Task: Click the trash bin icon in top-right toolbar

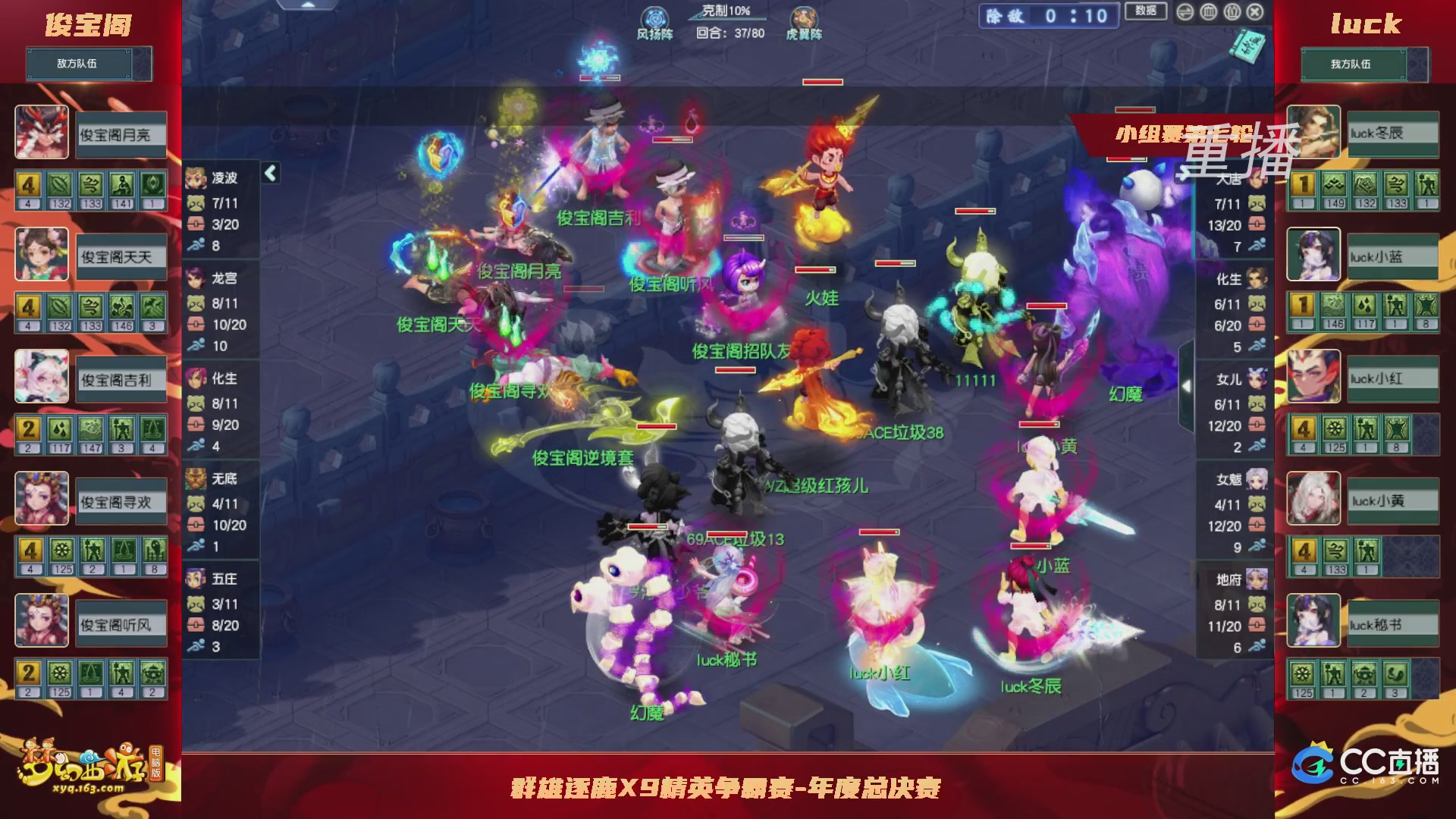Action: [x=1209, y=12]
